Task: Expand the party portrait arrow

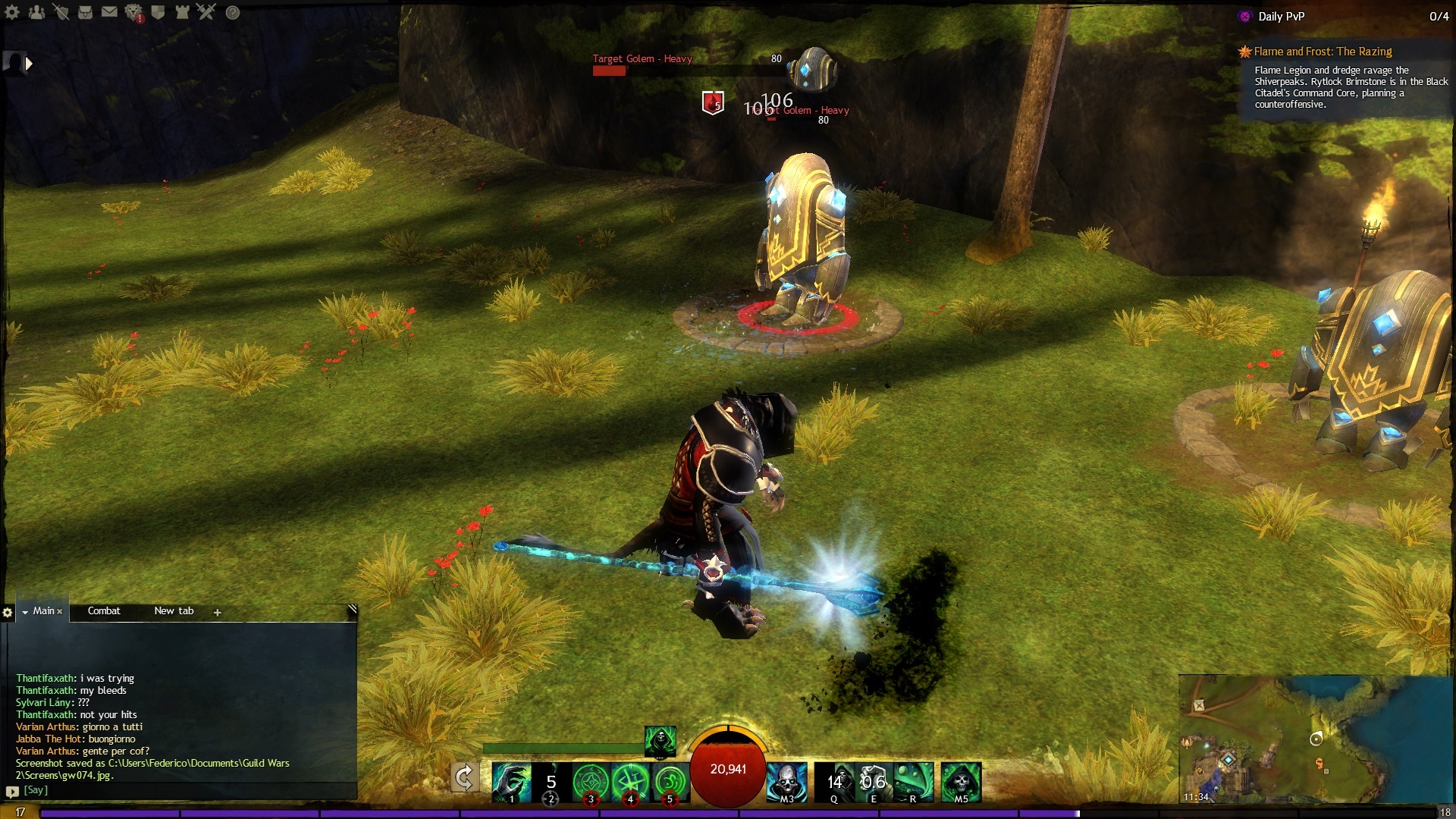Action: click(29, 64)
